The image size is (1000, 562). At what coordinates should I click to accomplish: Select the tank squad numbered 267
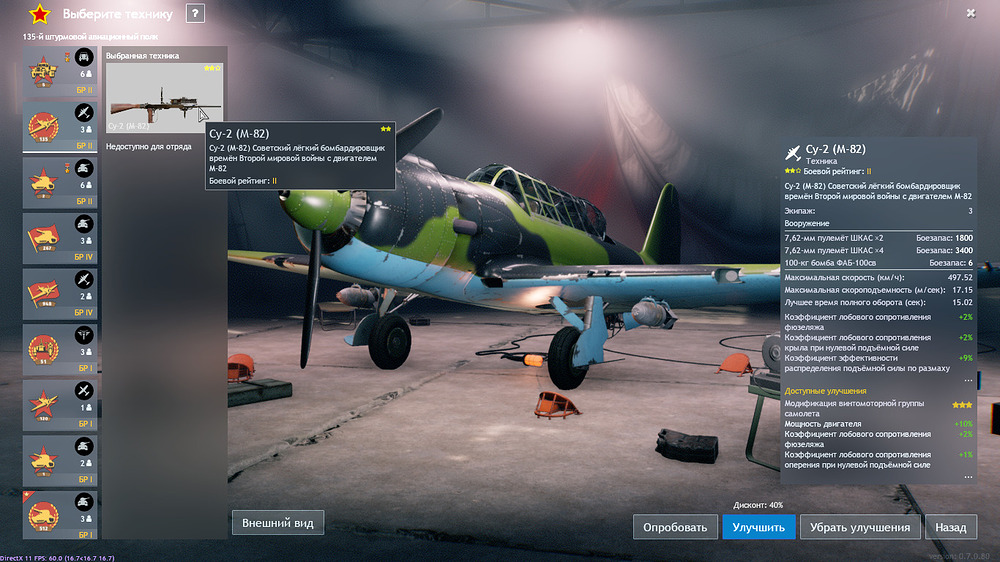(60, 237)
